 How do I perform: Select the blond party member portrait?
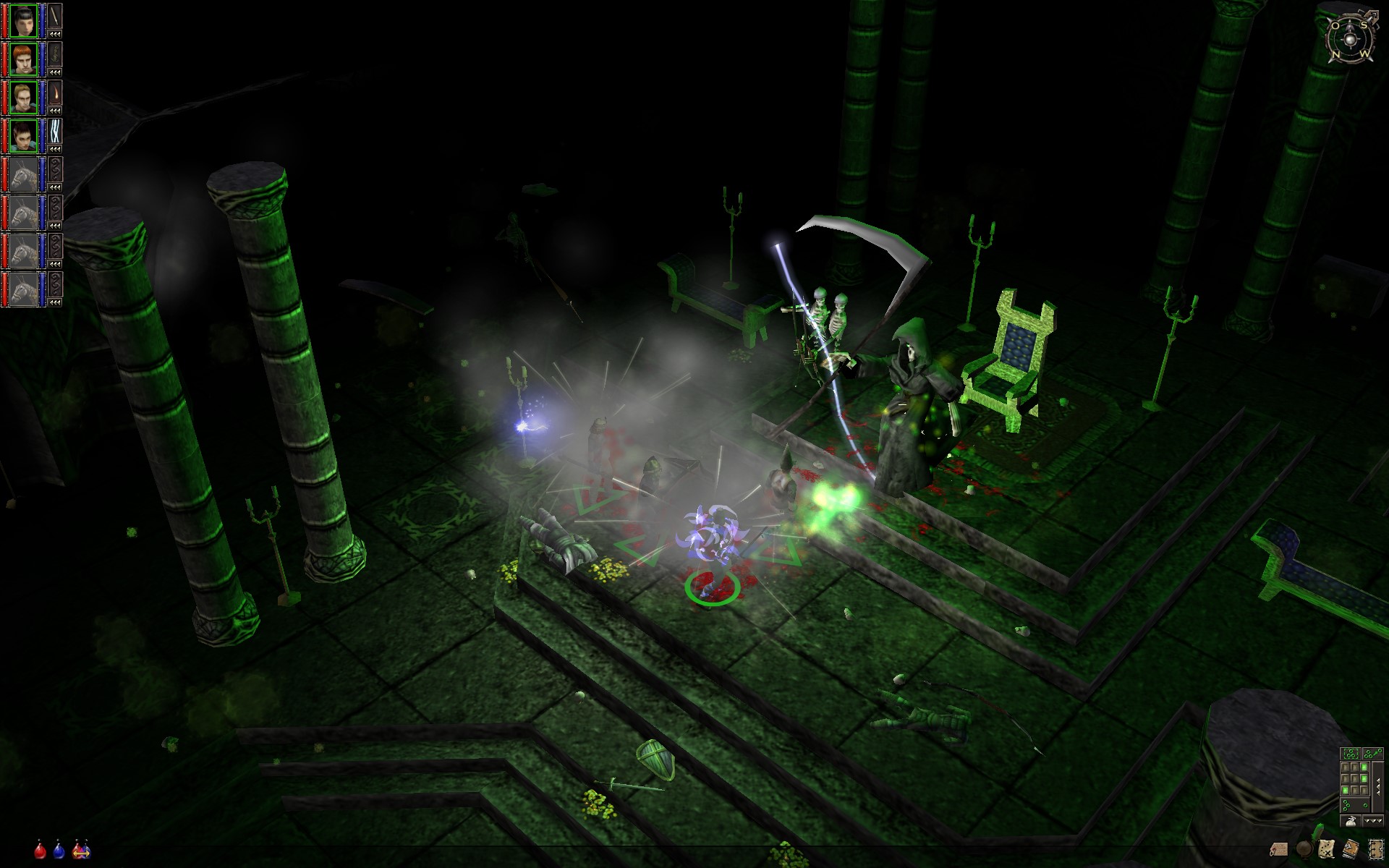click(23, 96)
